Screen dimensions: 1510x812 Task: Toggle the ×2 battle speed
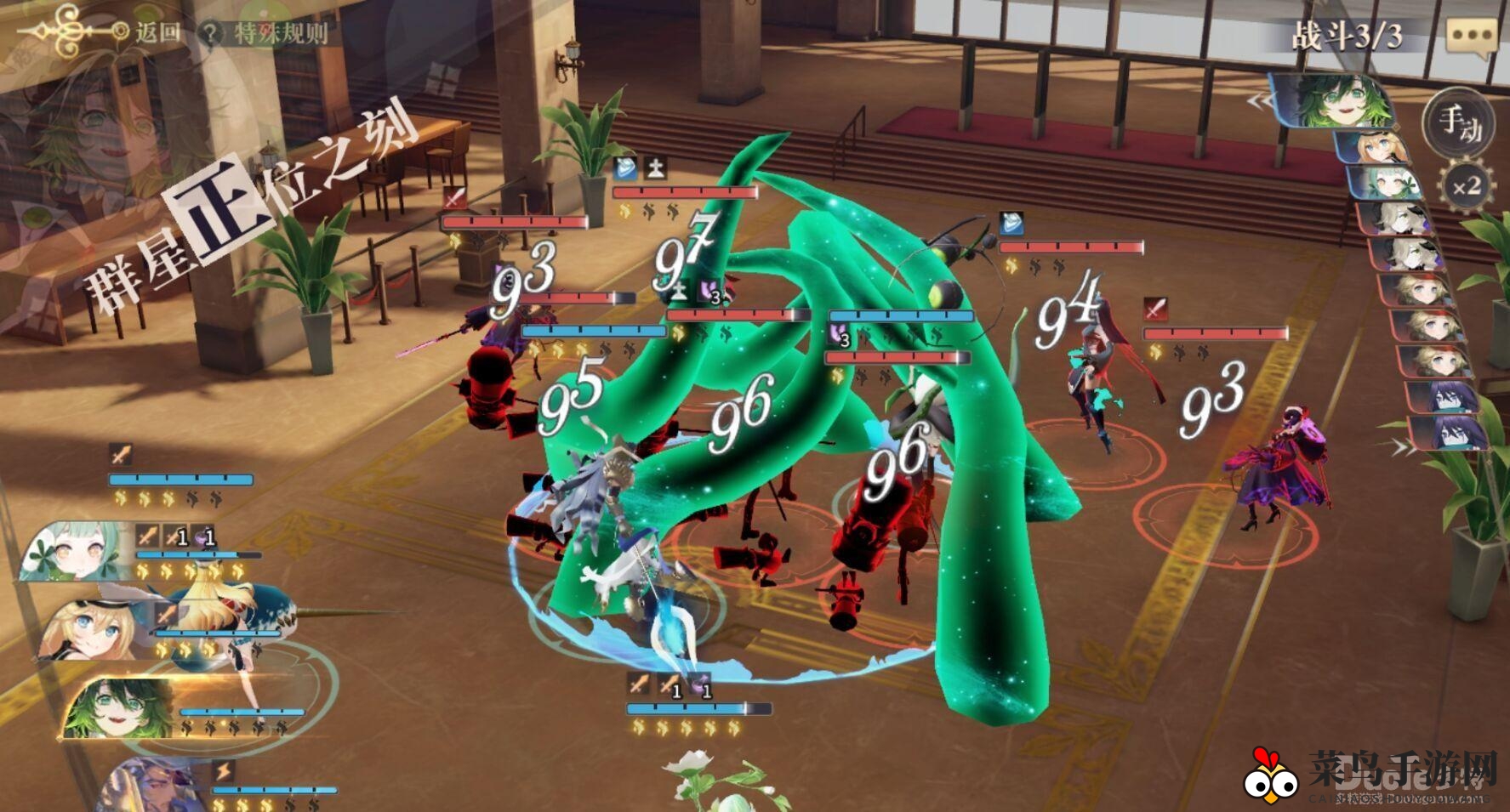[1466, 185]
